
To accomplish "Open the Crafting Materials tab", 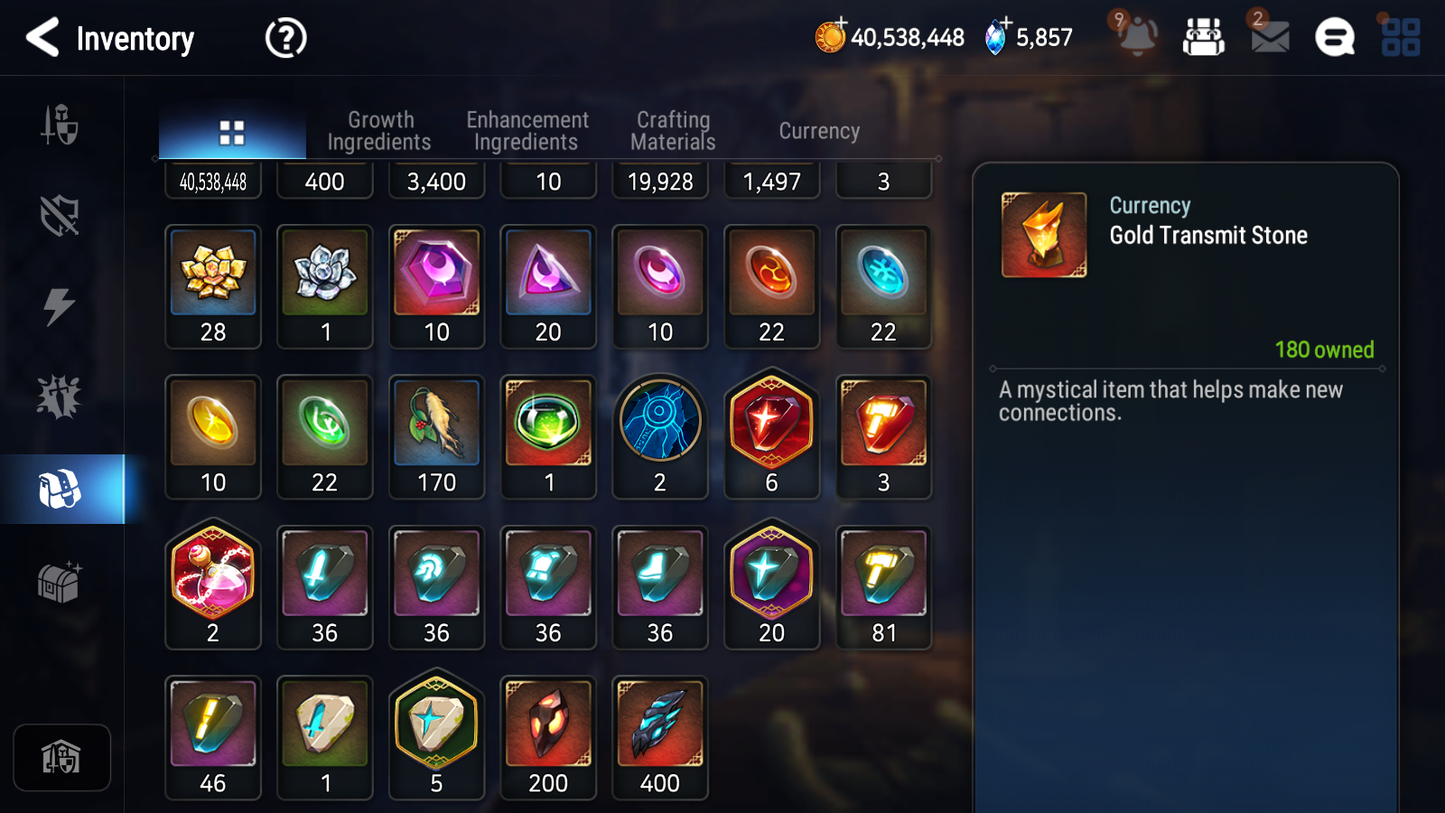I will click(672, 130).
